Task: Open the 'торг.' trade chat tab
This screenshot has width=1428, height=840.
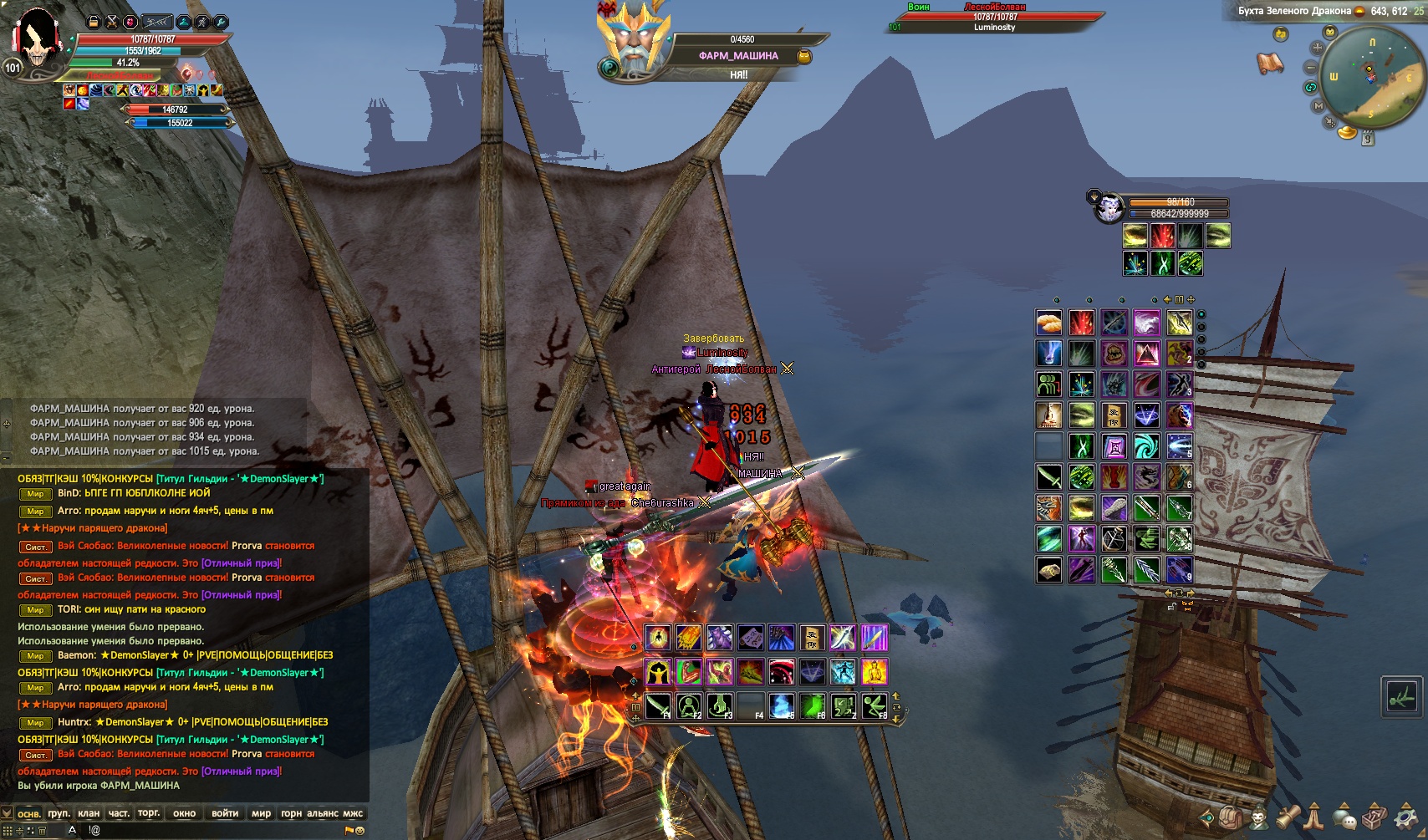Action: pyautogui.click(x=149, y=813)
